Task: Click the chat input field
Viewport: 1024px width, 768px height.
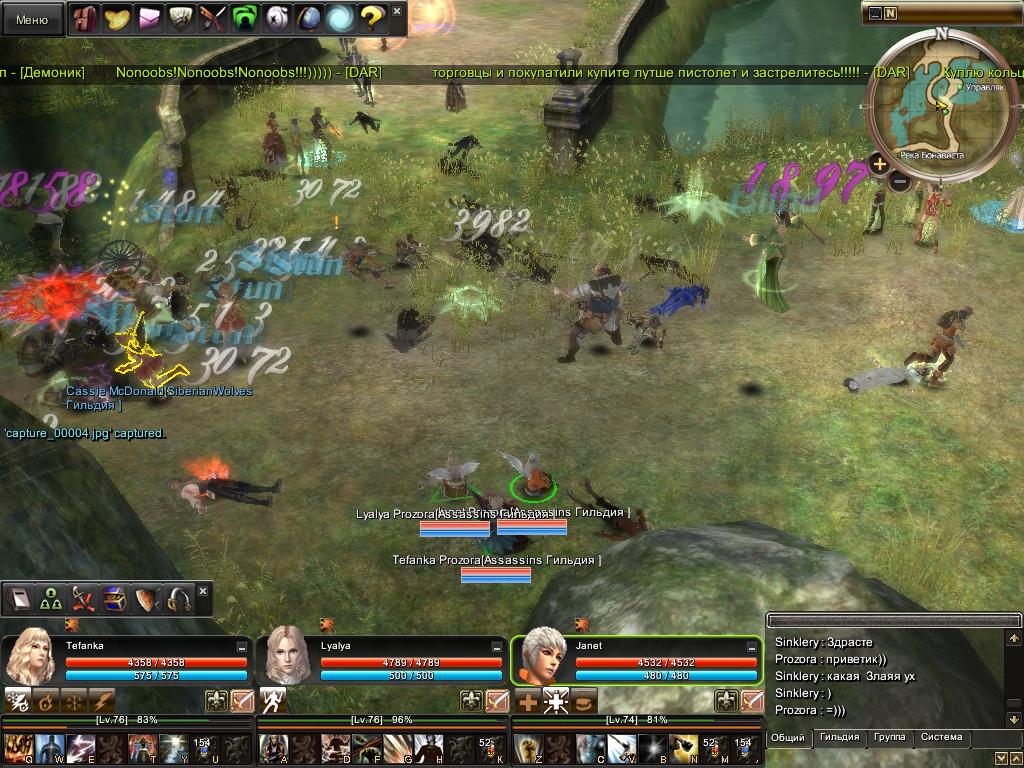Action: coord(890,620)
